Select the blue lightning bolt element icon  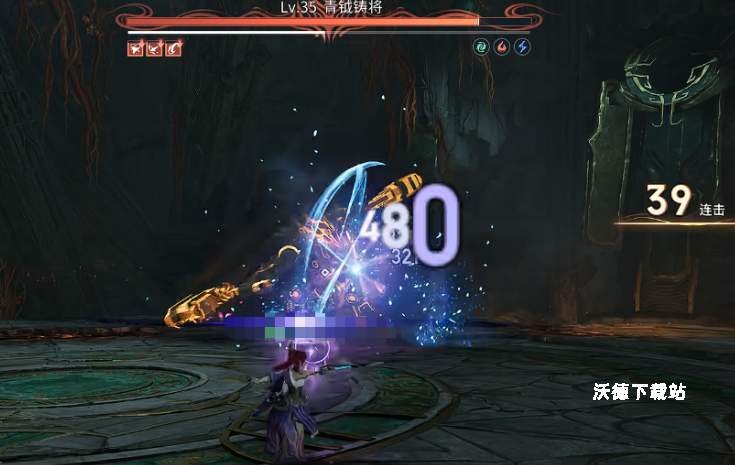(522, 47)
